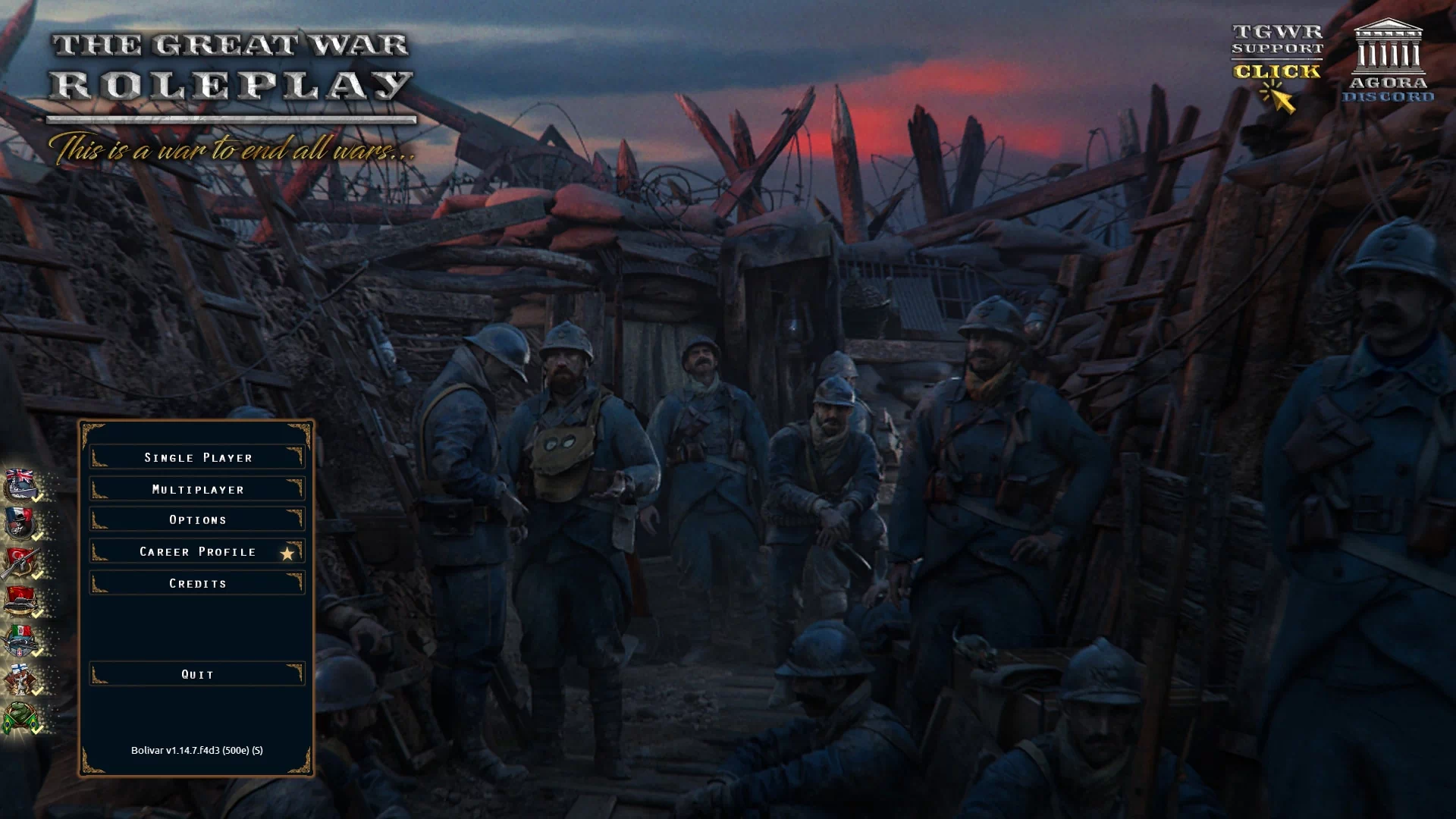Screen dimensions: 1456x819
Task: Open the Single Player menu entry
Action: click(197, 457)
